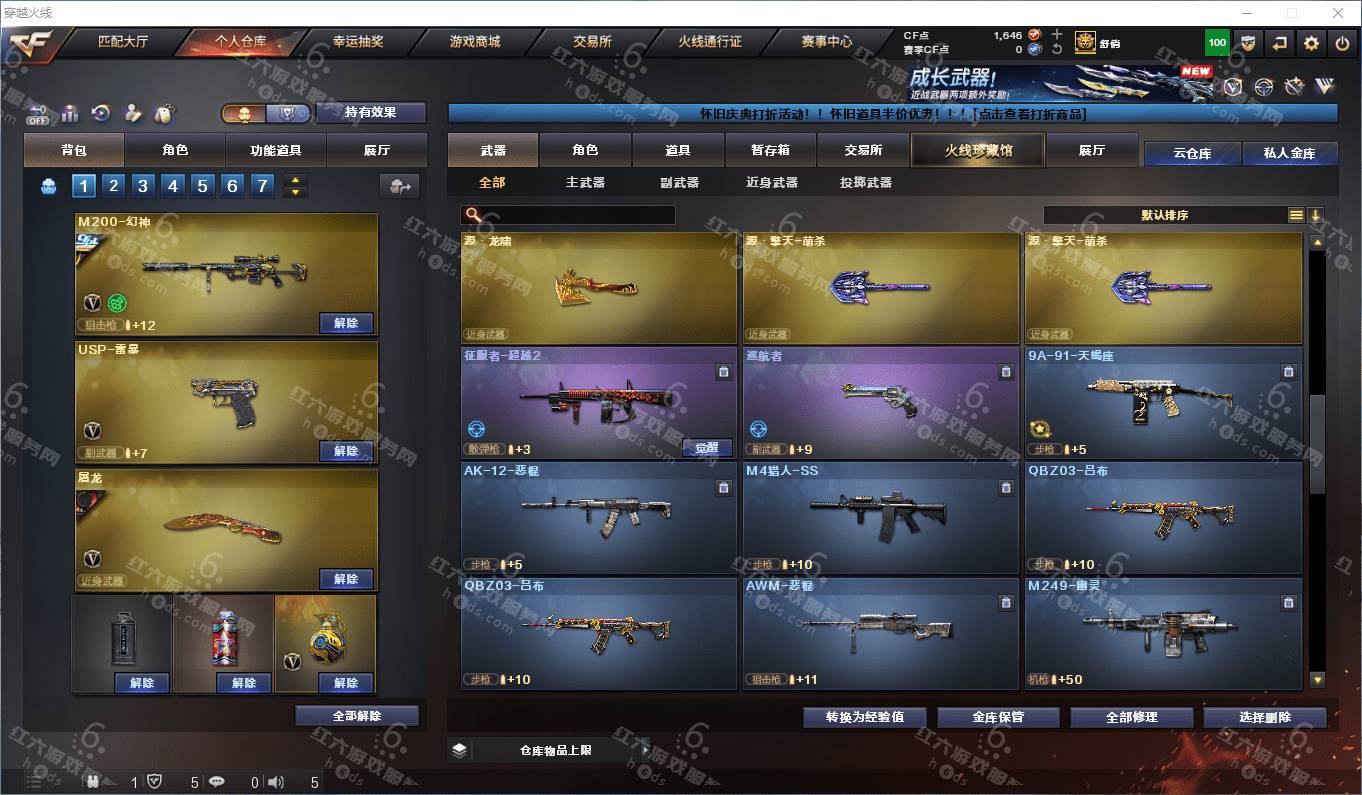Switch to the 主武器 weapon filter
The image size is (1362, 795).
coord(585,183)
